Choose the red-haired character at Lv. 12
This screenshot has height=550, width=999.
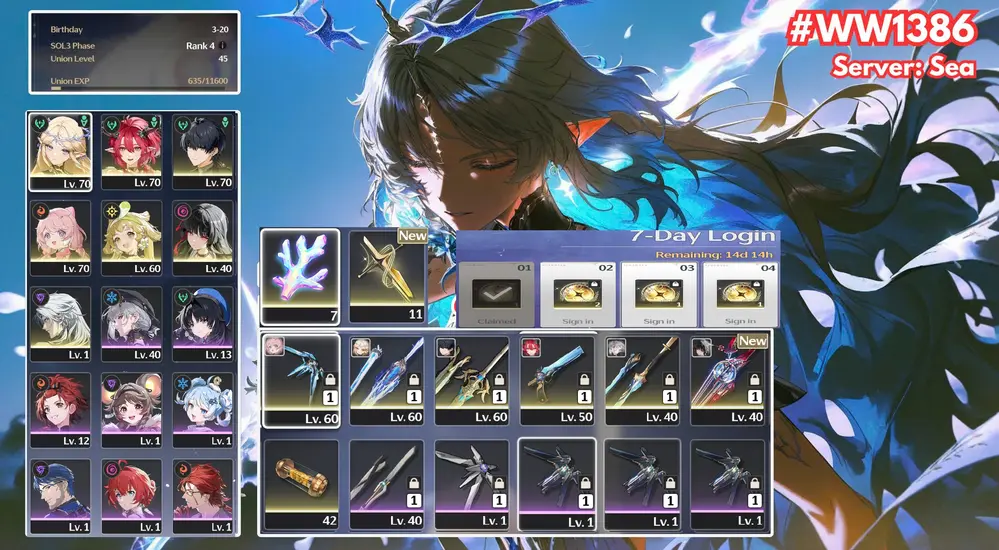click(61, 409)
